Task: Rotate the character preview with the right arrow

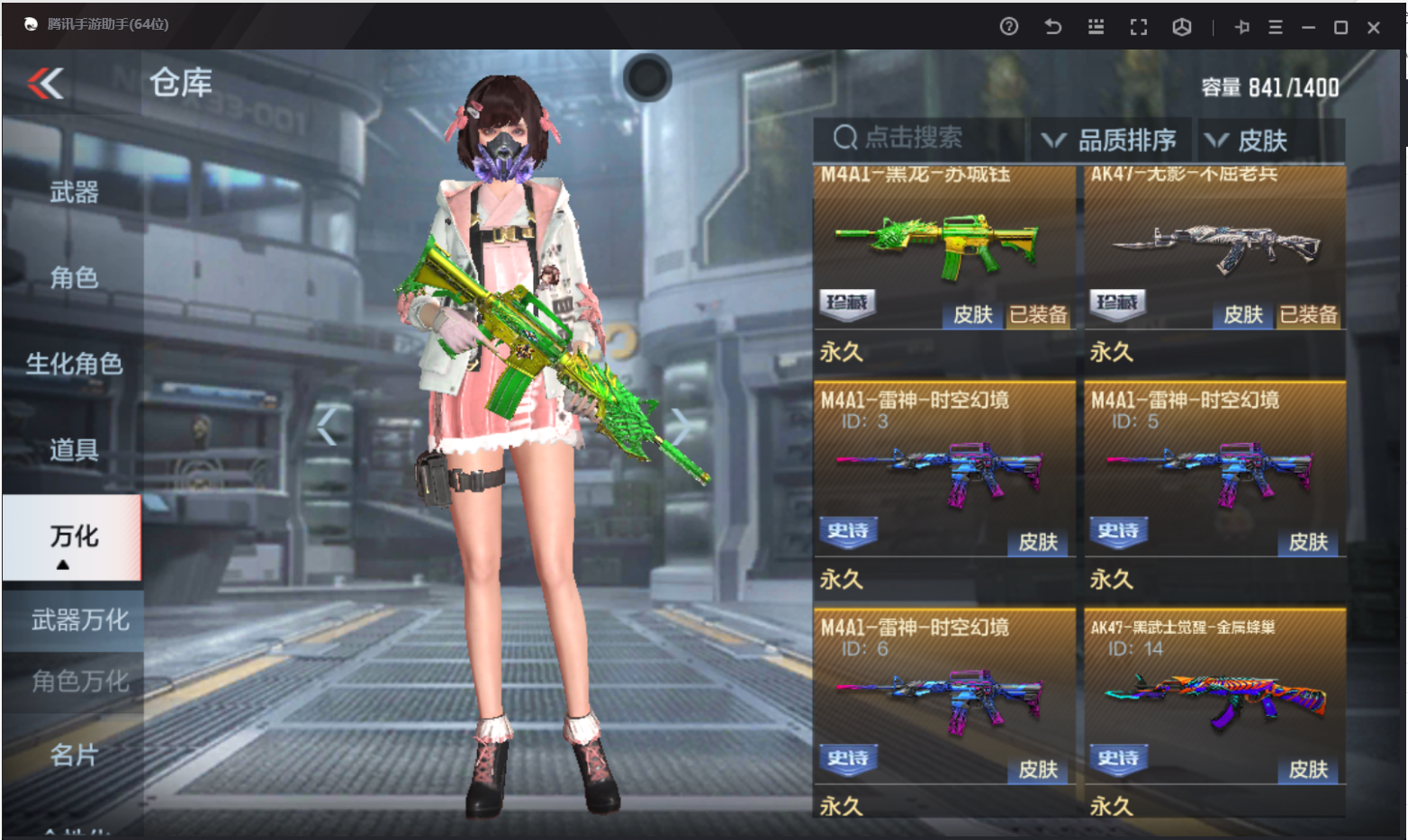Action: coord(681,426)
